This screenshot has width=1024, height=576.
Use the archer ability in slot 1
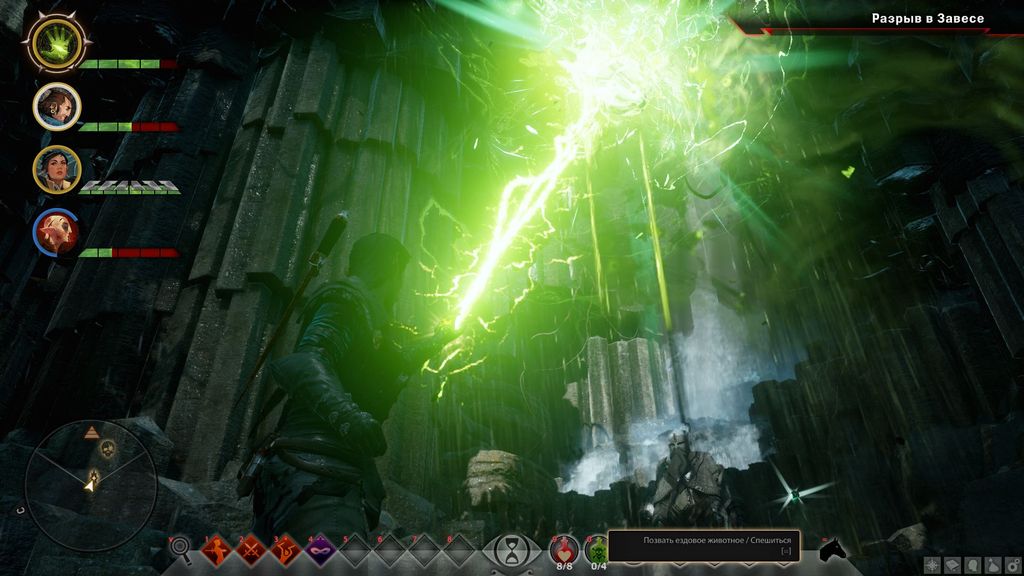tap(217, 549)
